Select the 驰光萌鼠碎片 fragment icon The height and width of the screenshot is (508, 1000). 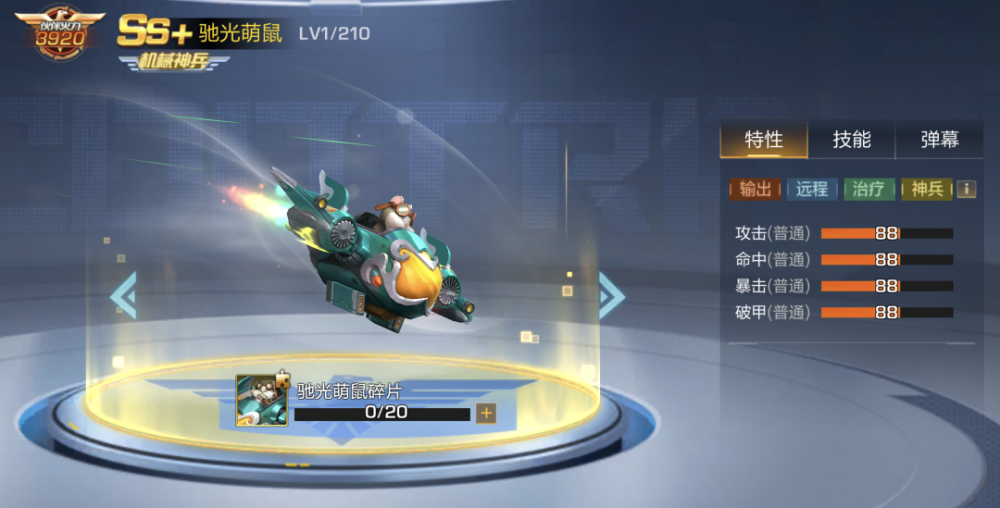click(261, 400)
